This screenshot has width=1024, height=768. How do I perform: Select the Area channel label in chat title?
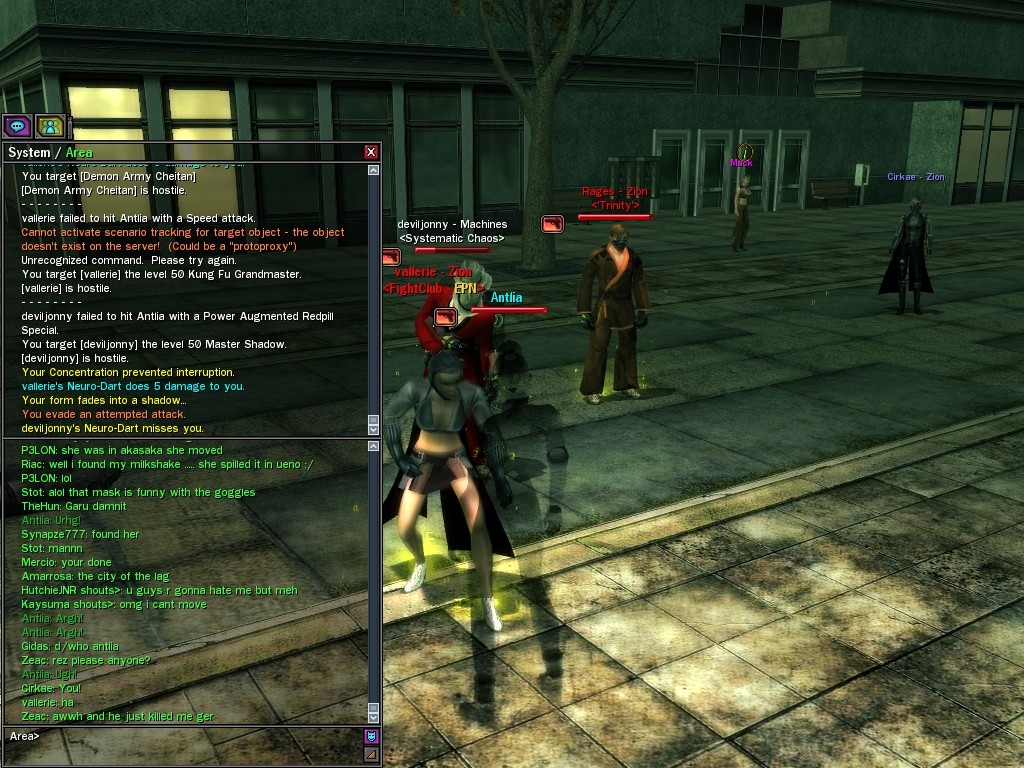point(79,152)
